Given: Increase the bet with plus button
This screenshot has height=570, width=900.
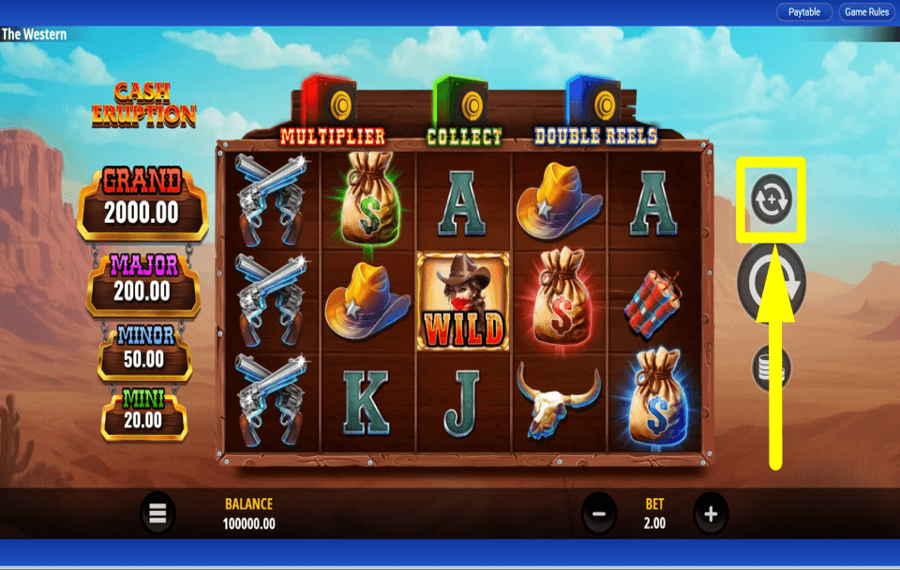Looking at the screenshot, I should point(710,514).
